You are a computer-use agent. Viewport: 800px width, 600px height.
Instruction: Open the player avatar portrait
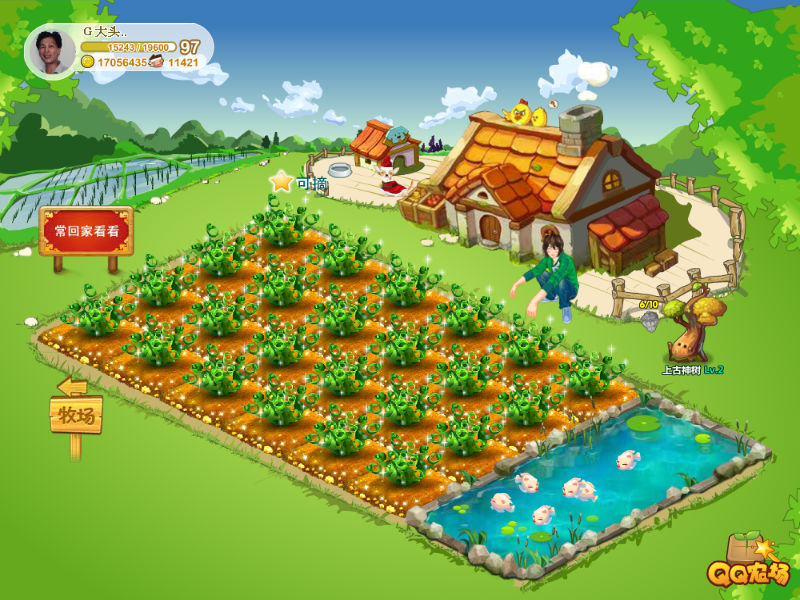tap(50, 50)
